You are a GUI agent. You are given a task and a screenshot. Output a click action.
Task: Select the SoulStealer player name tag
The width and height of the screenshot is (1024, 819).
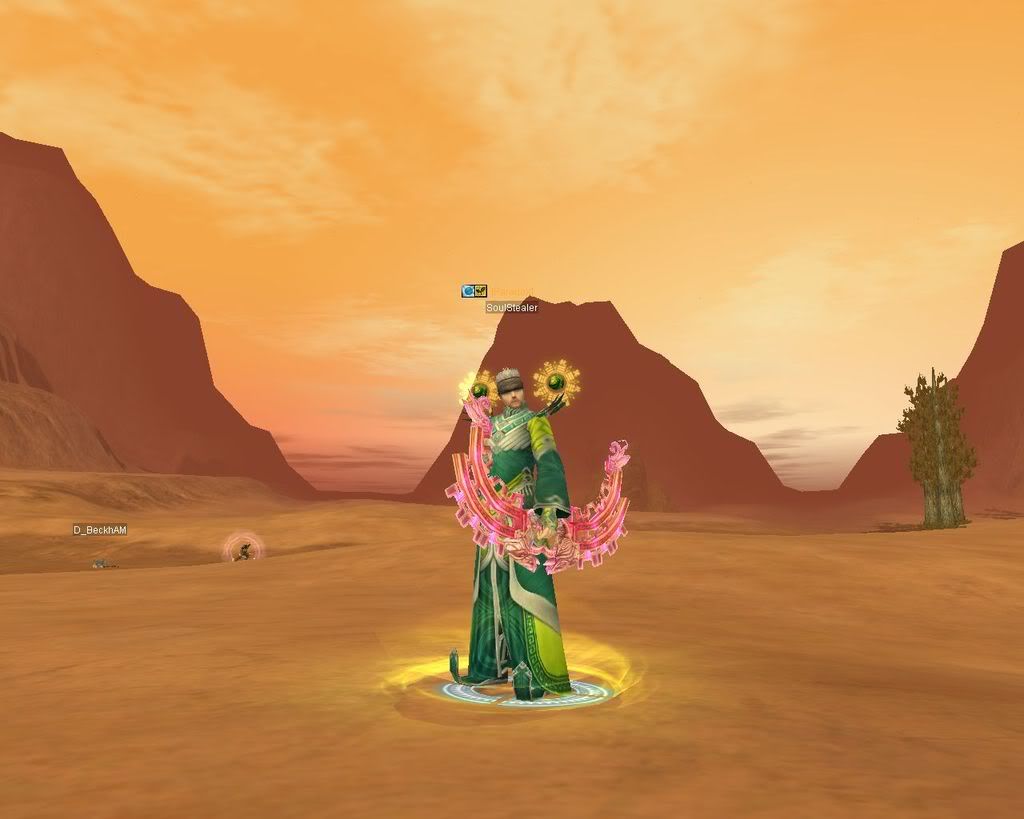(512, 308)
